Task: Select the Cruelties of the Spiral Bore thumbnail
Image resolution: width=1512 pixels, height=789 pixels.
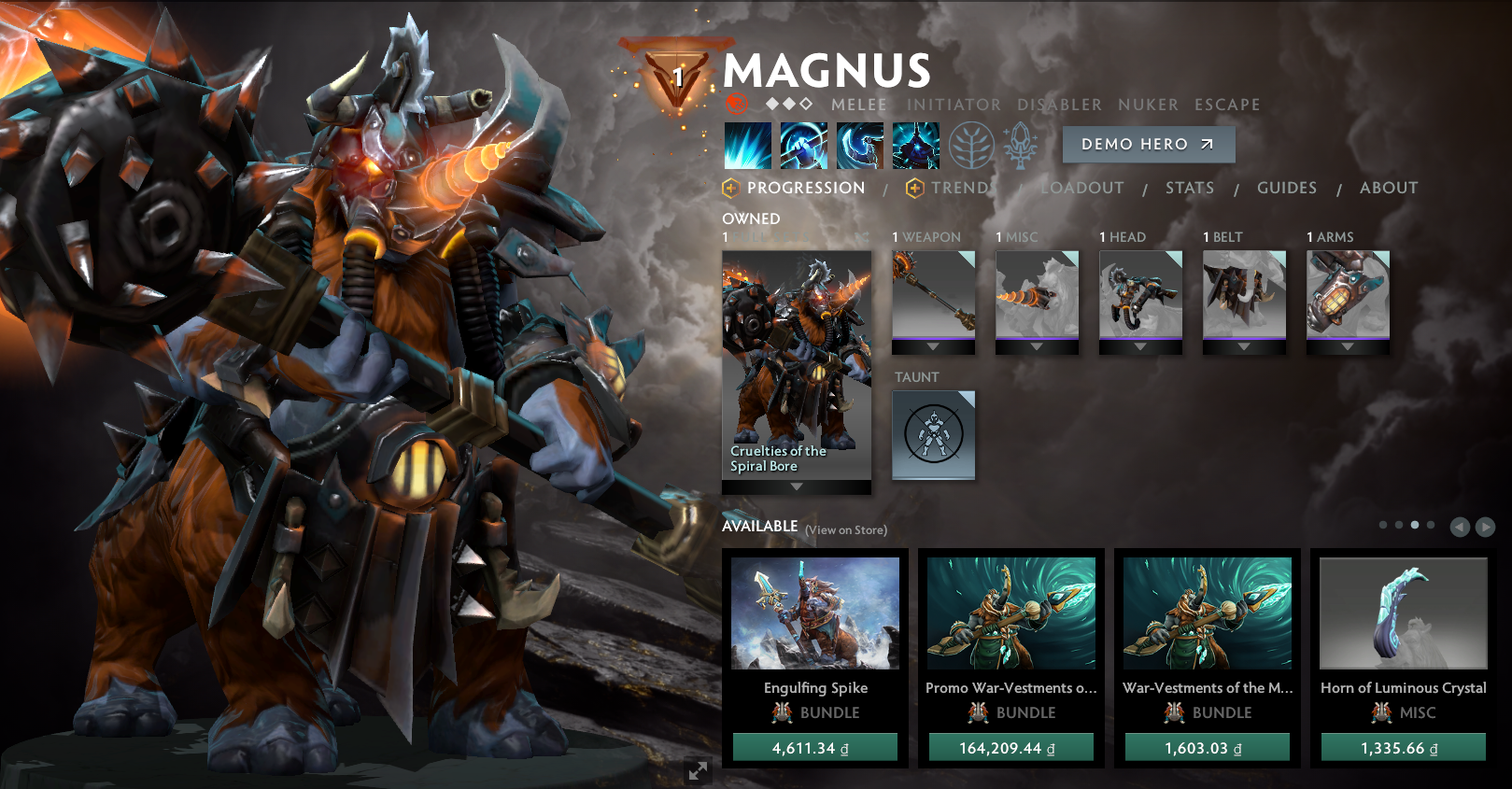Action: click(x=796, y=359)
